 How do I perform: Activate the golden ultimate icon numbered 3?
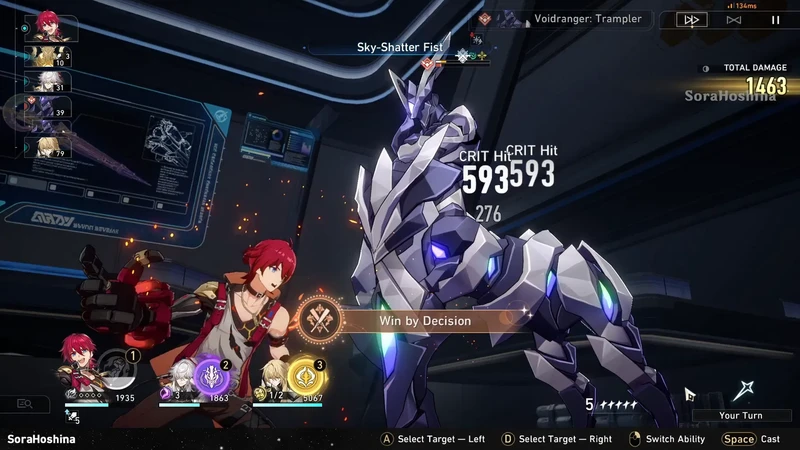point(304,376)
